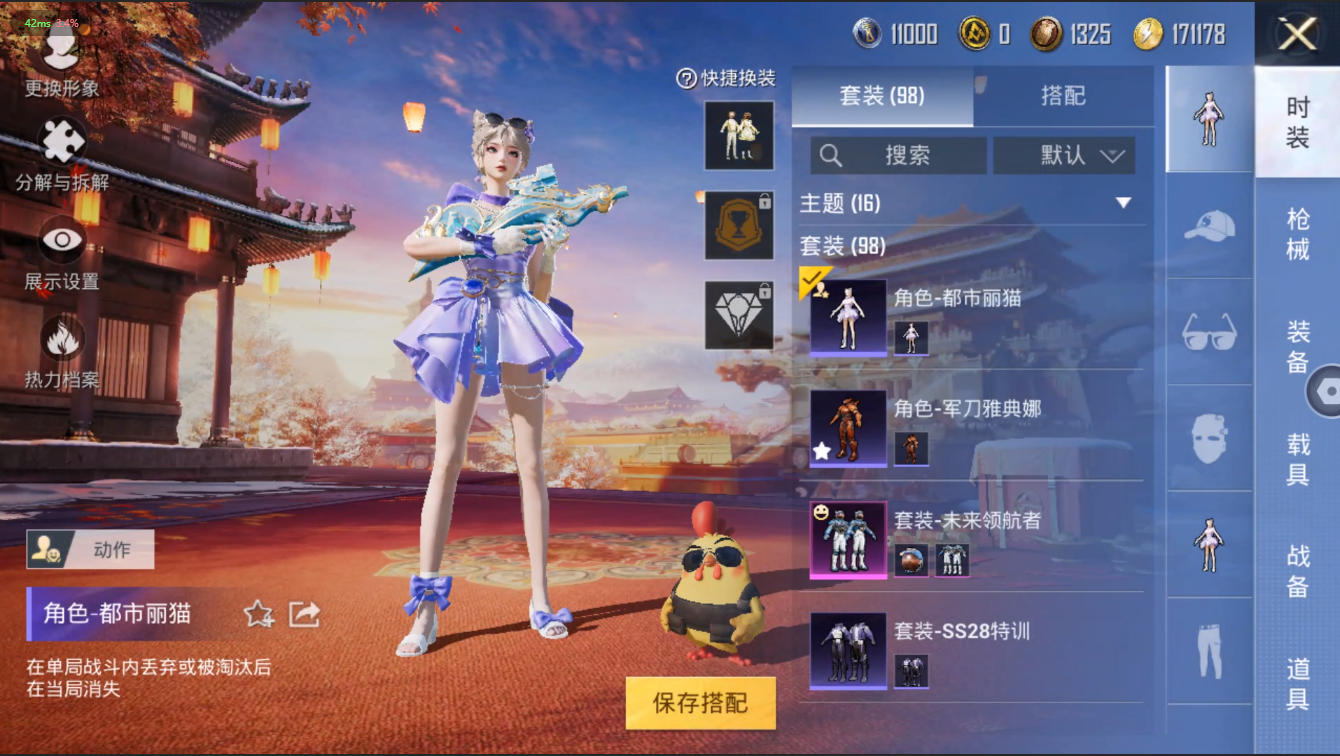Select the 套装 (98) tab
1340x756 pixels.
pos(881,96)
